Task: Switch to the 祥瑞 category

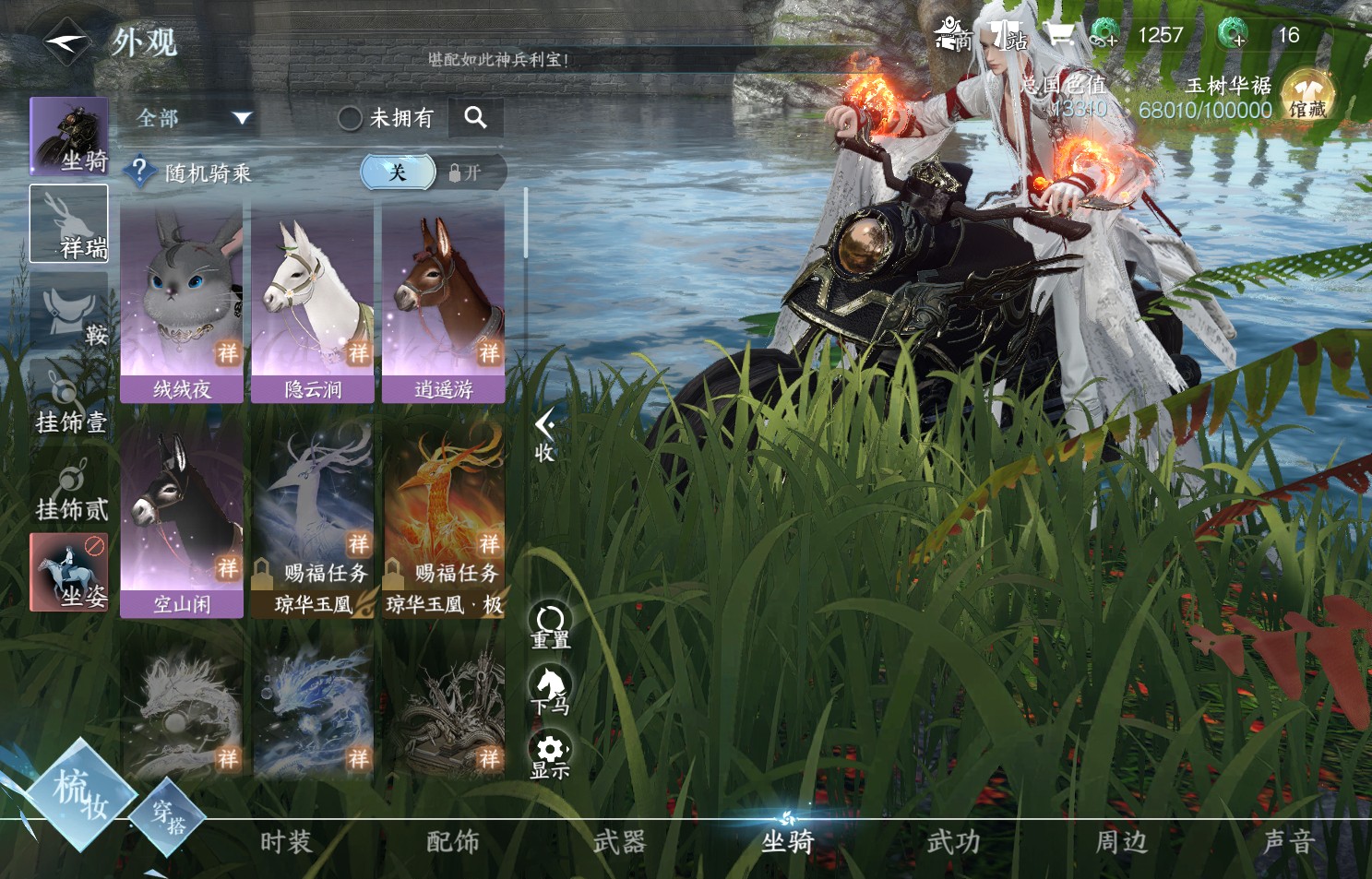Action: pos(69,224)
